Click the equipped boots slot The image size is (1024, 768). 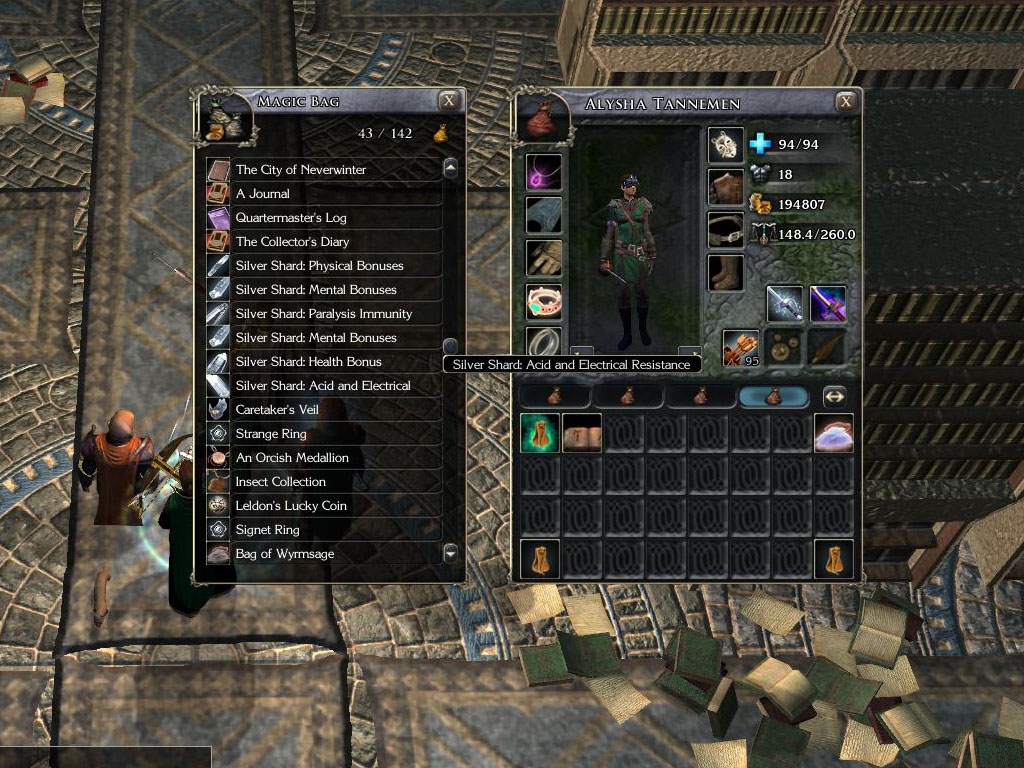[x=726, y=272]
